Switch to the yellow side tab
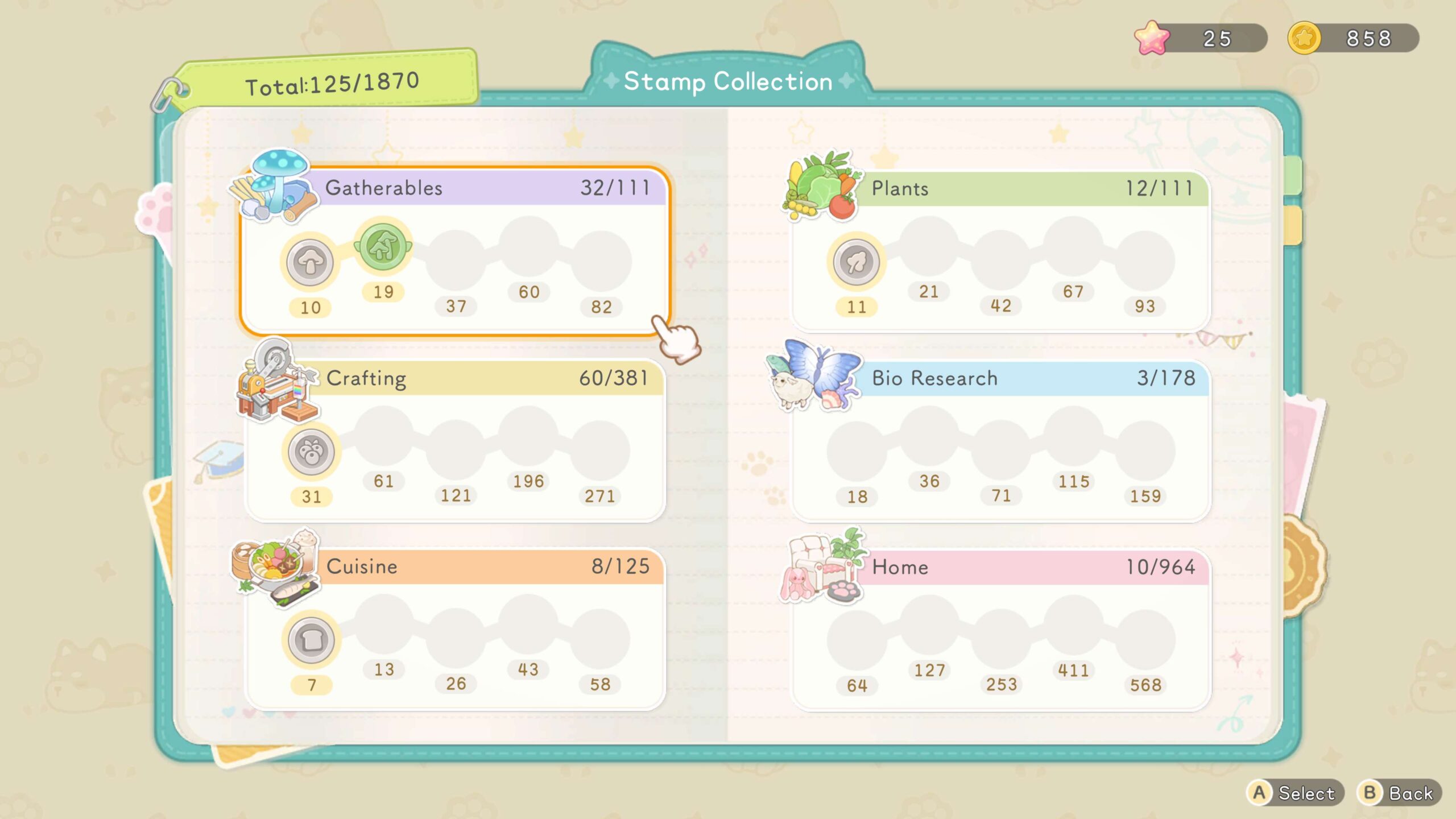Image resolution: width=1456 pixels, height=819 pixels. pos(1293,225)
